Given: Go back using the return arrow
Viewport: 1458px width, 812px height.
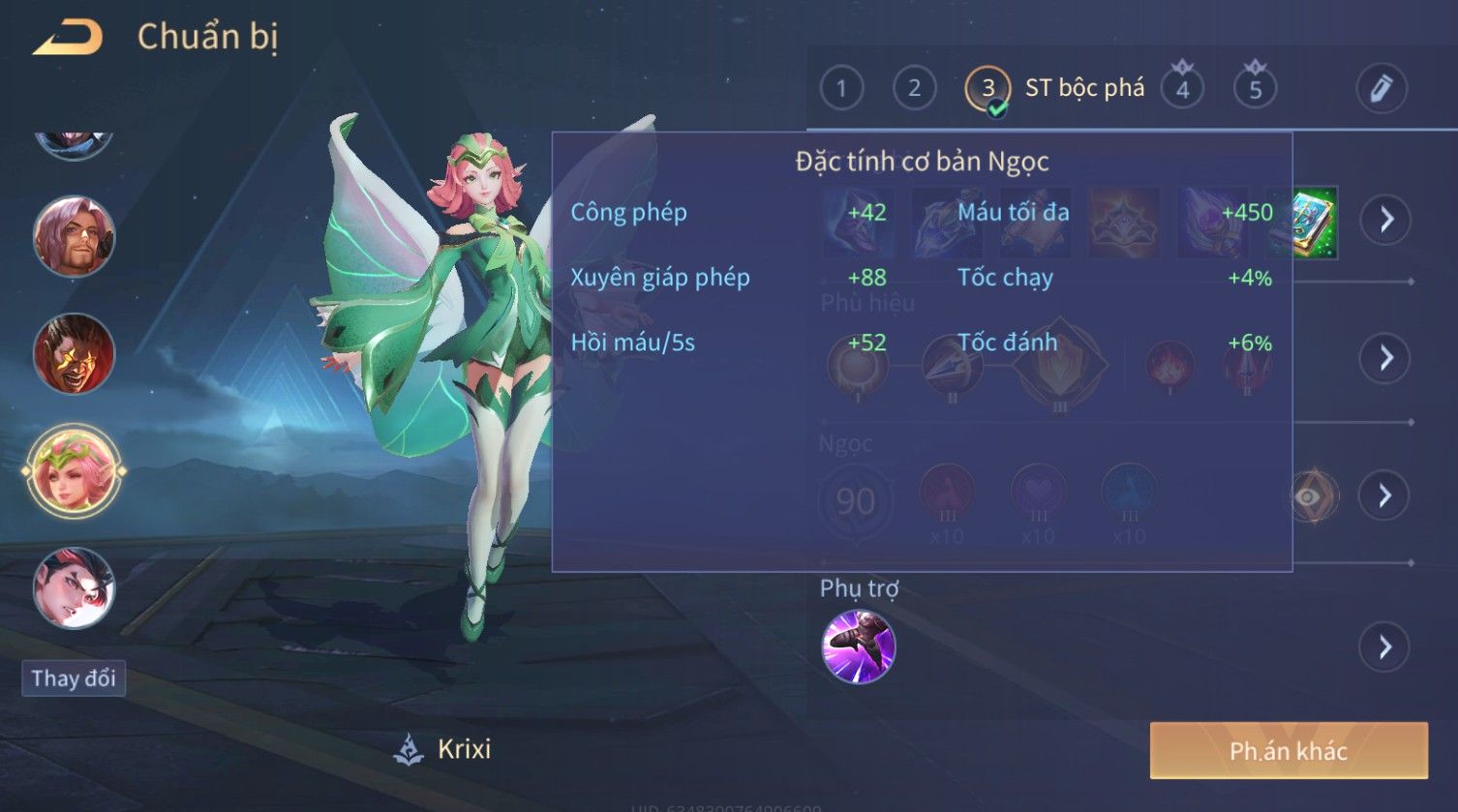Looking at the screenshot, I should tap(68, 39).
